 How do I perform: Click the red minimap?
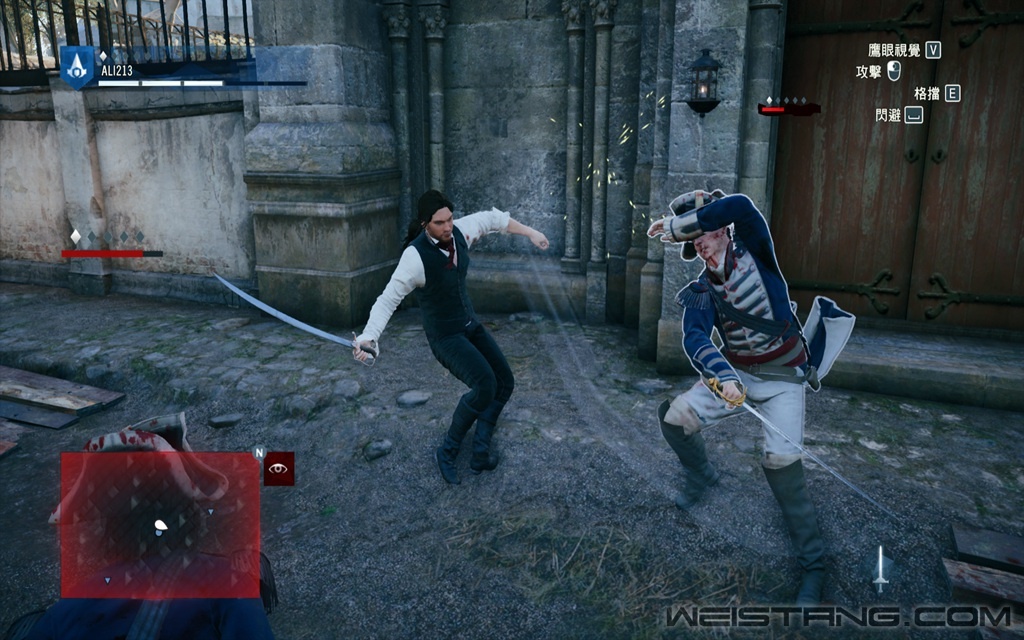tap(160, 524)
